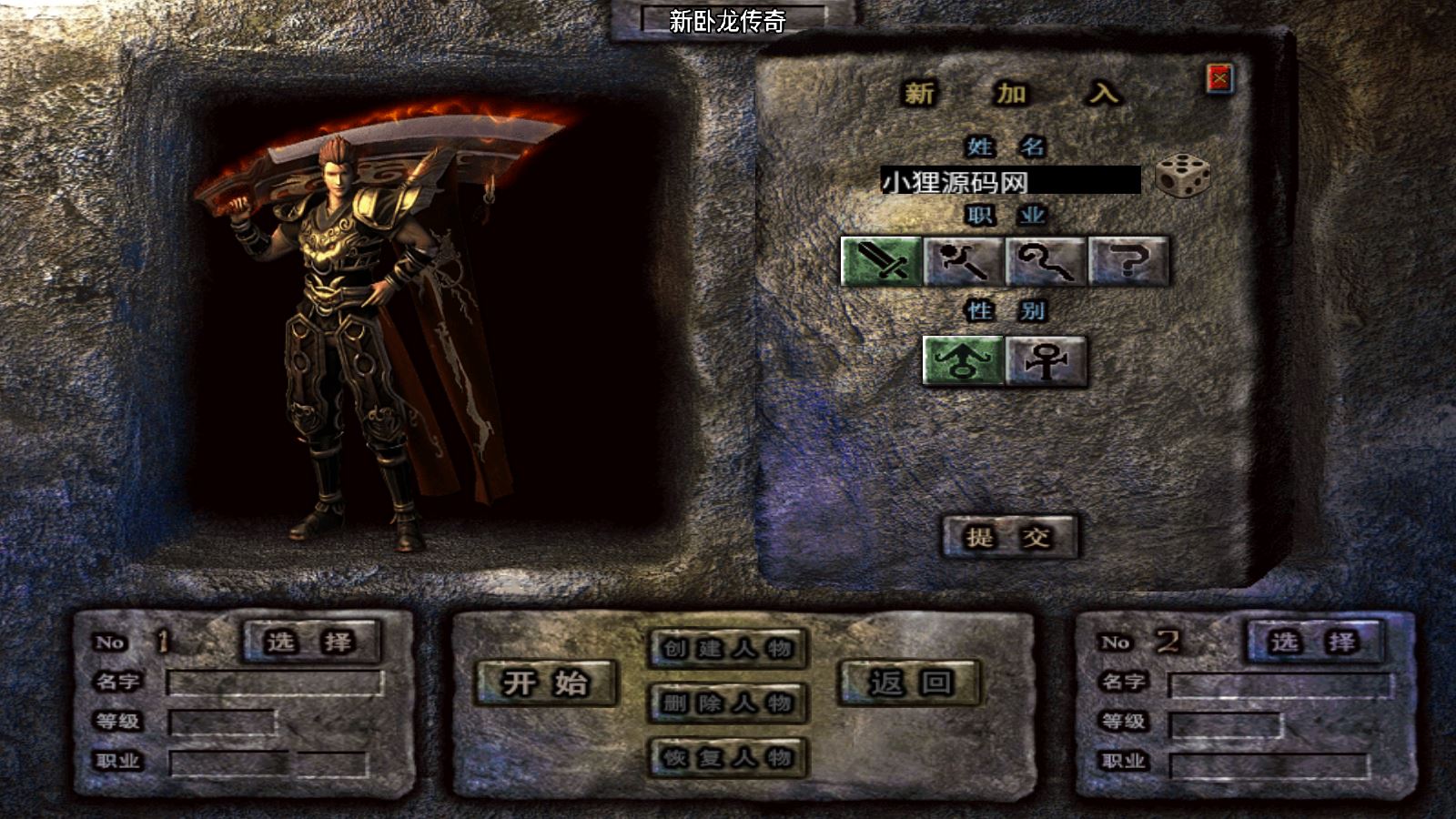Choose the mage class icon
The height and width of the screenshot is (819, 1456).
coord(963,261)
